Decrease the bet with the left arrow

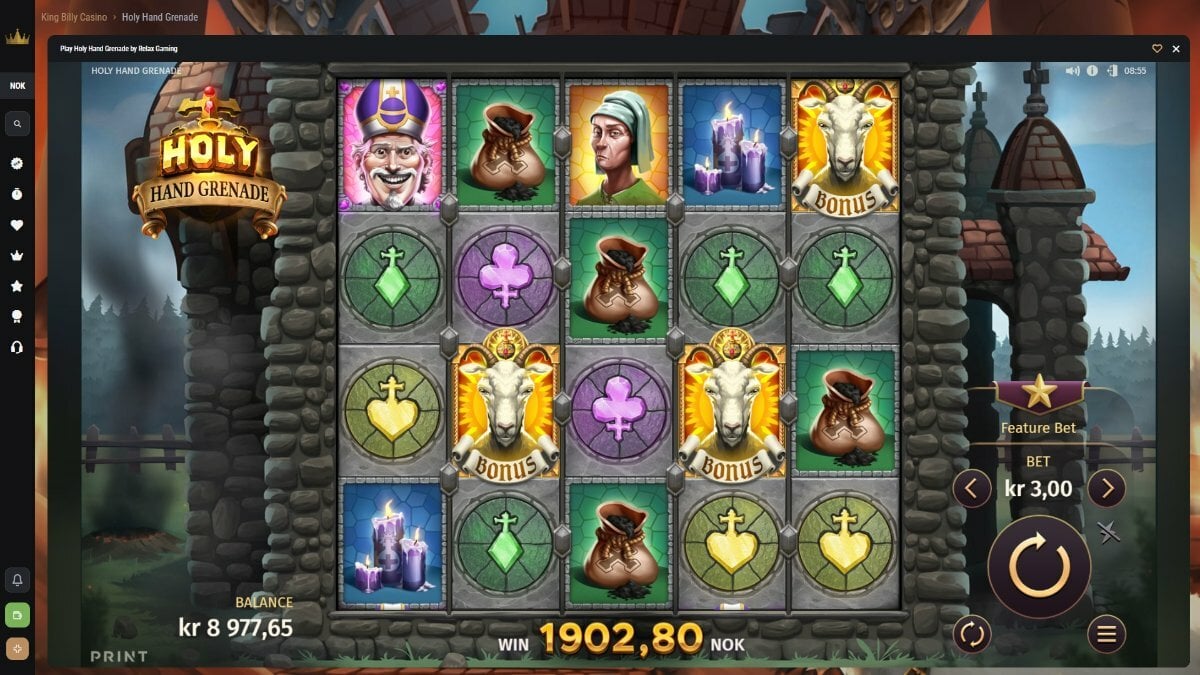click(x=971, y=489)
